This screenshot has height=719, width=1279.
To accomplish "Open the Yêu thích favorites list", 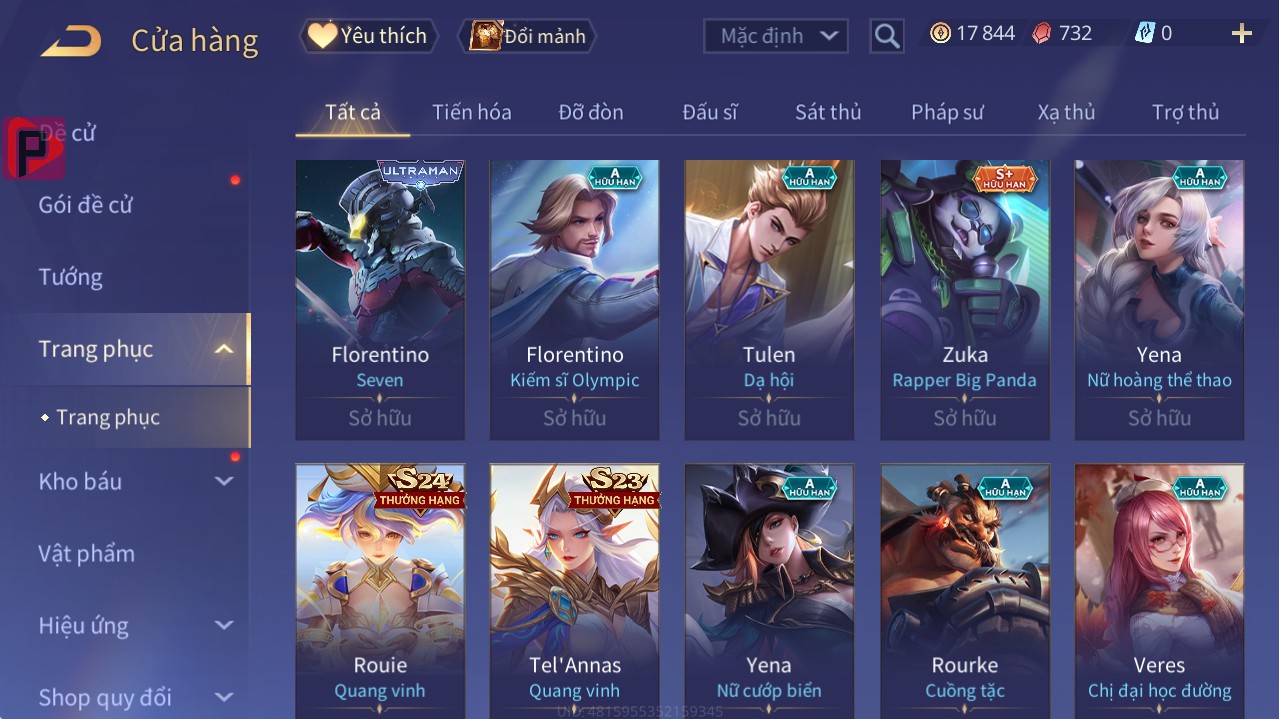I will (x=368, y=36).
